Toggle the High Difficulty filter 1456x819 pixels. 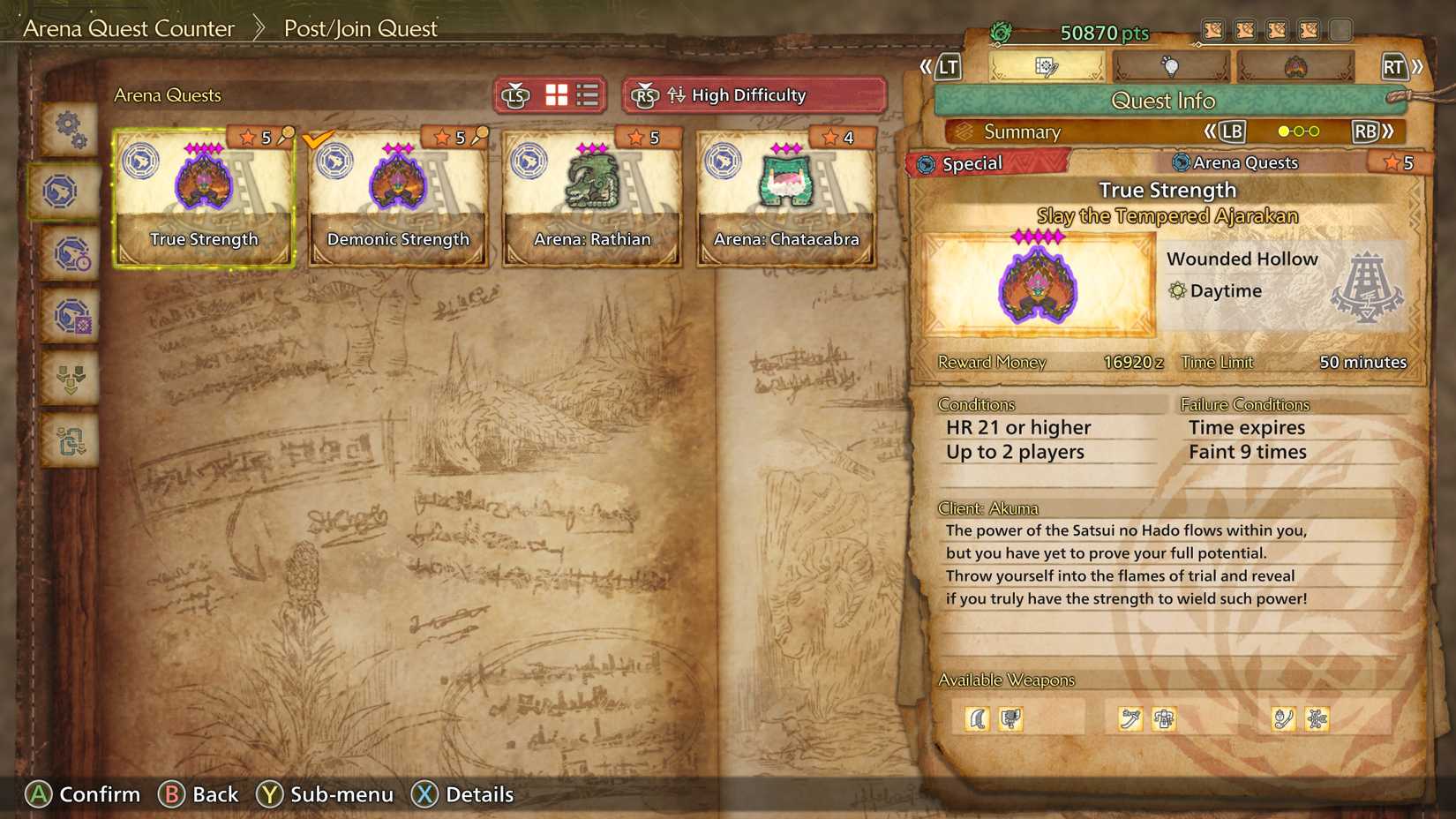[749, 95]
